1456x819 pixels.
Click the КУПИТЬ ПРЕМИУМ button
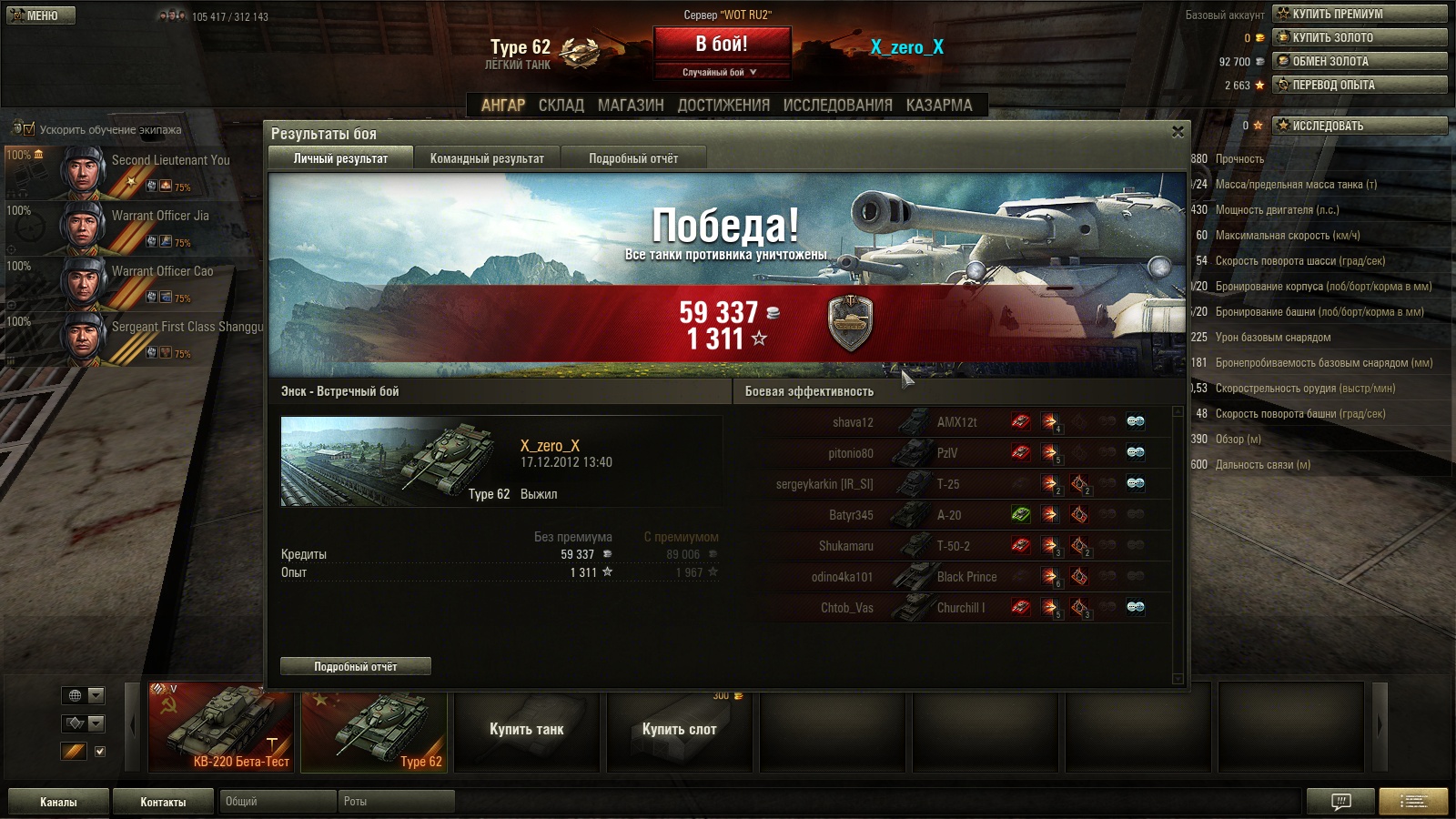click(1360, 14)
